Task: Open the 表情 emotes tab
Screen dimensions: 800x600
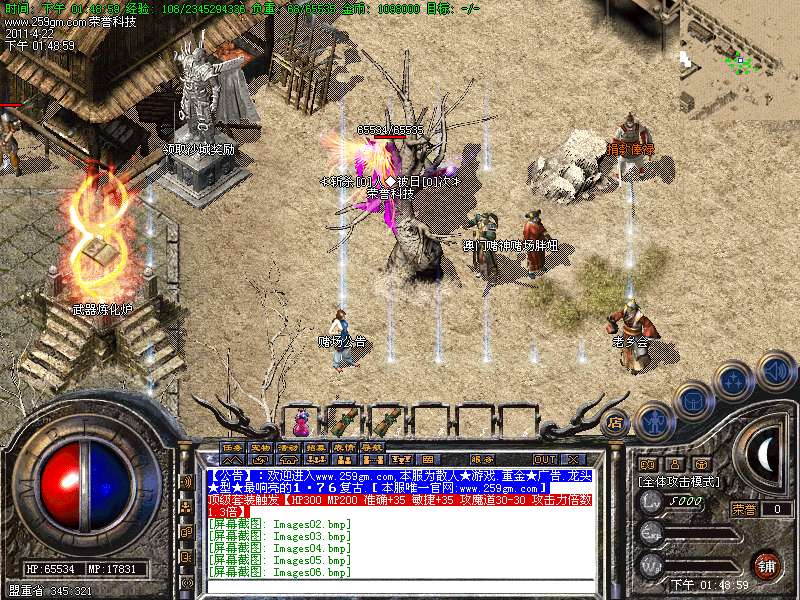Action: coord(344,447)
